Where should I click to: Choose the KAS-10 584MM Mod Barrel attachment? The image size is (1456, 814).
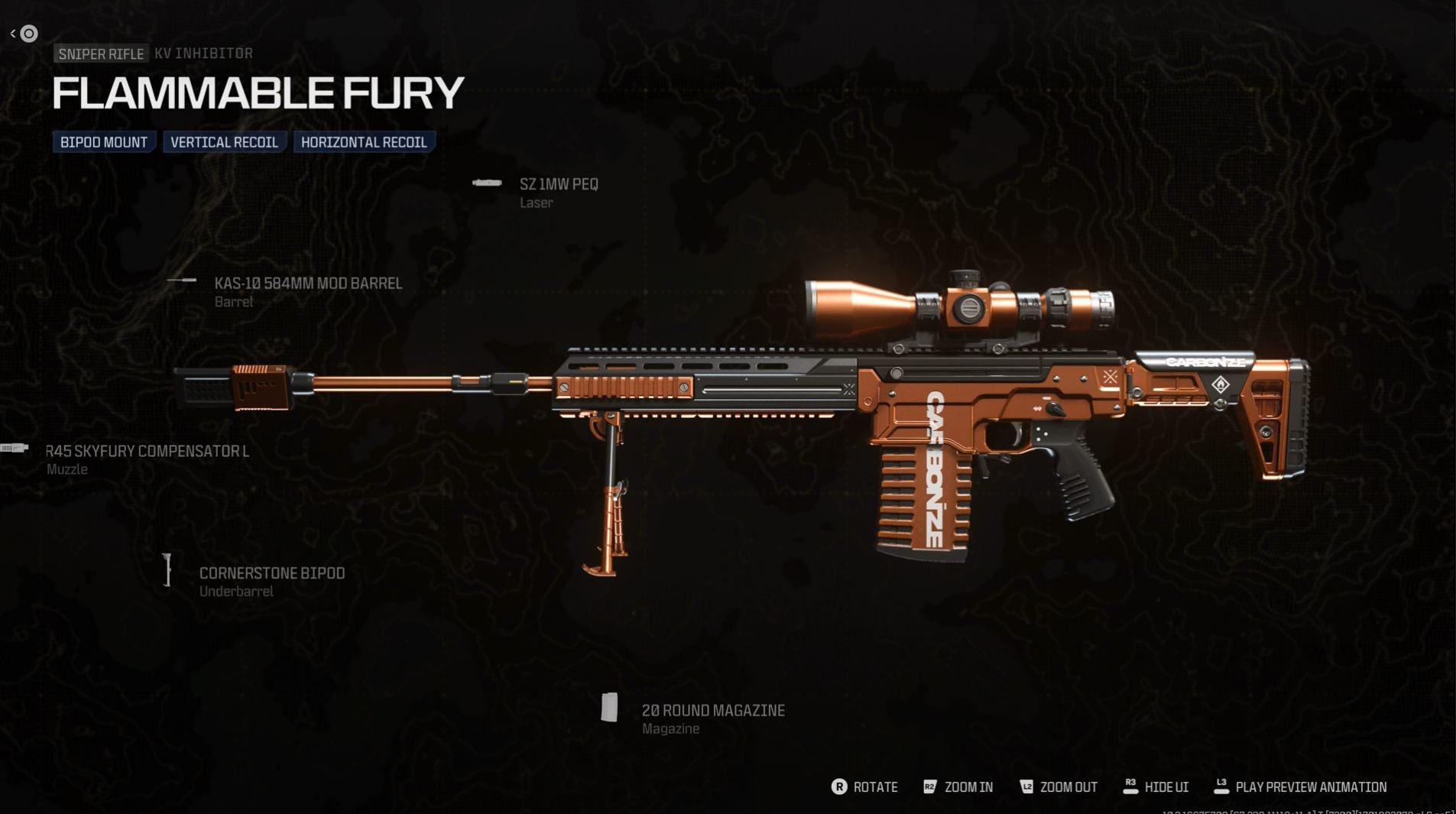(x=307, y=284)
